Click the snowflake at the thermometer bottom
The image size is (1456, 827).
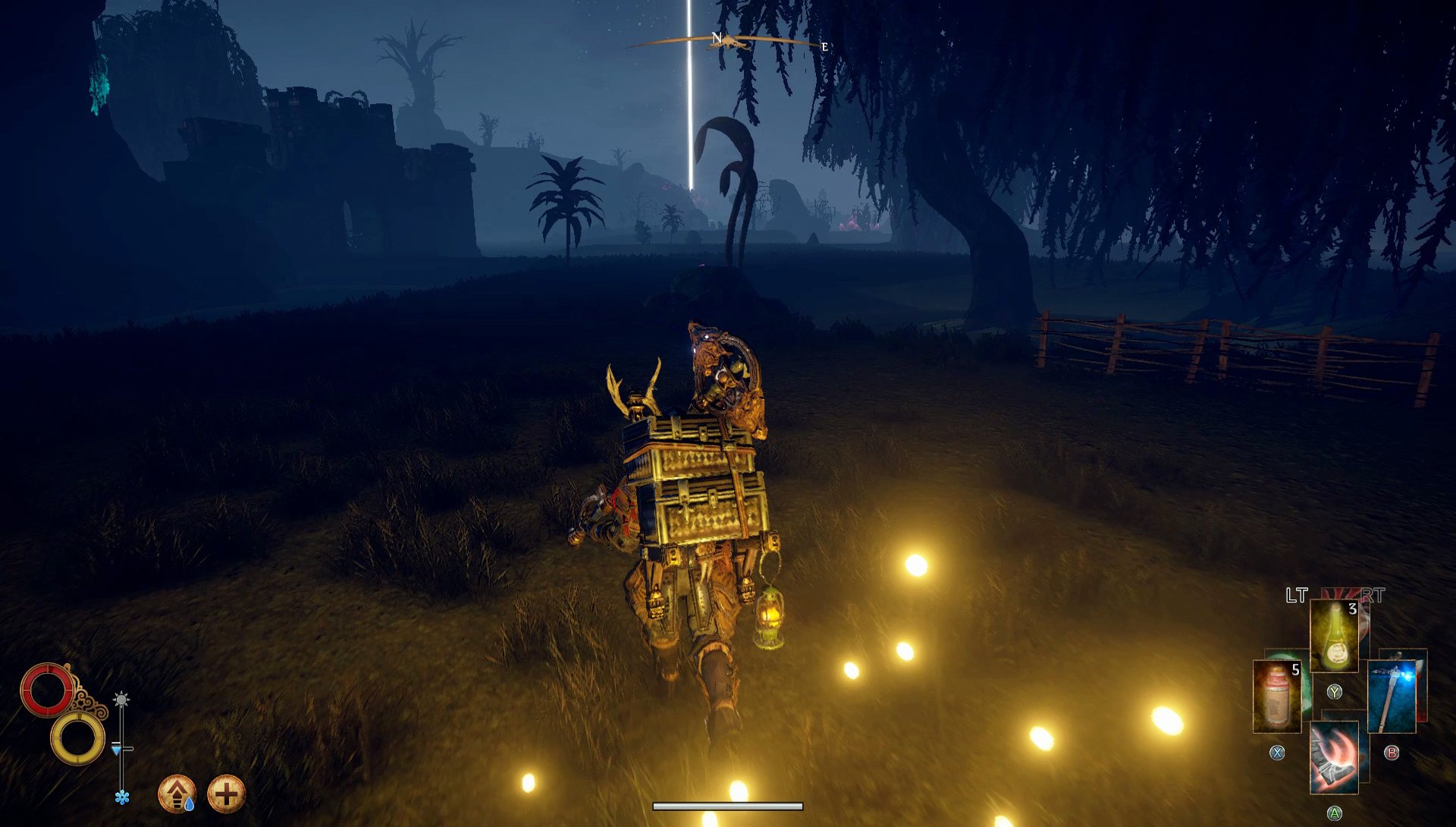pyautogui.click(x=122, y=797)
